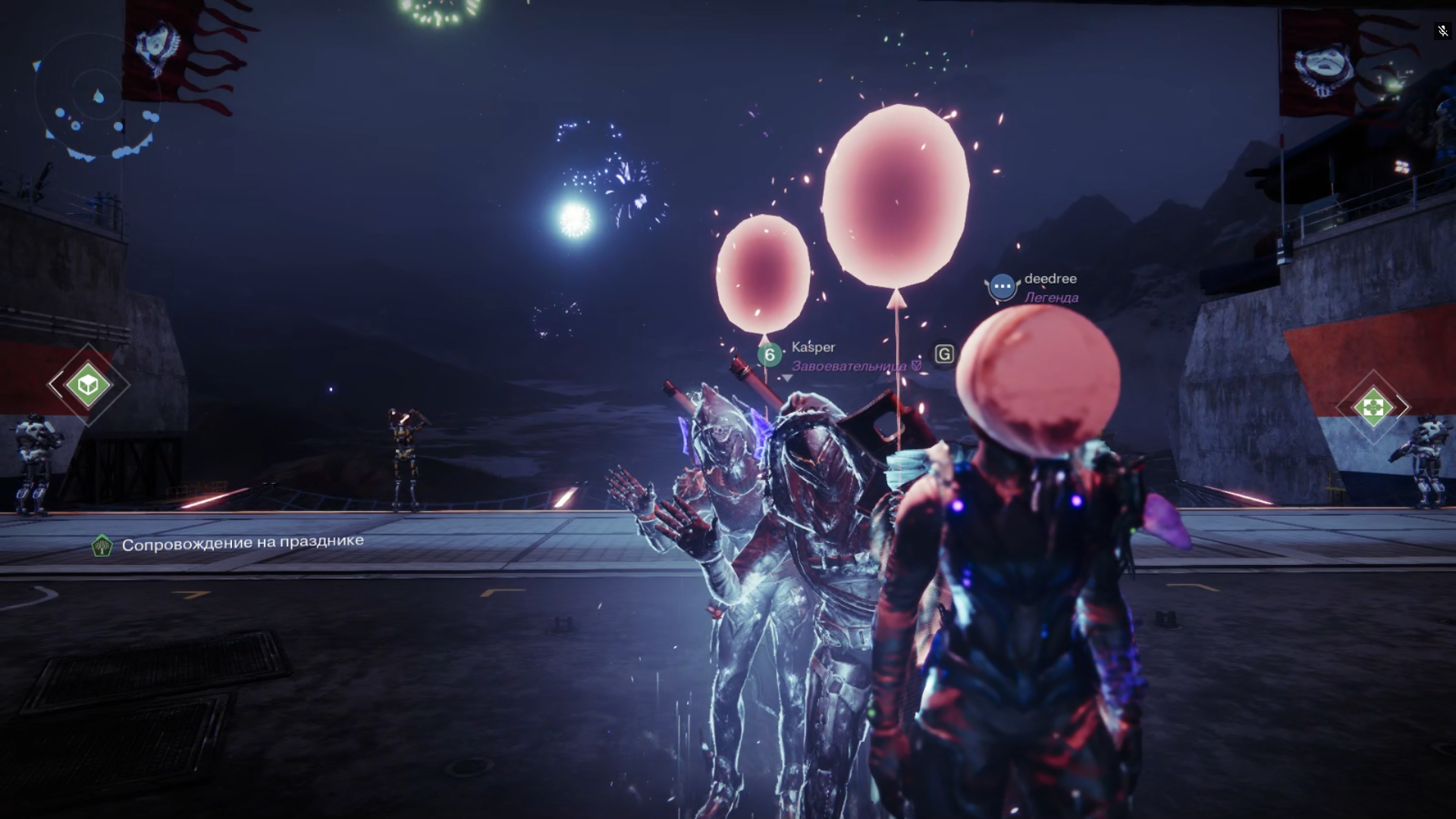Select the green cube vendor marker
Screen dimensions: 1456x819
(88, 384)
